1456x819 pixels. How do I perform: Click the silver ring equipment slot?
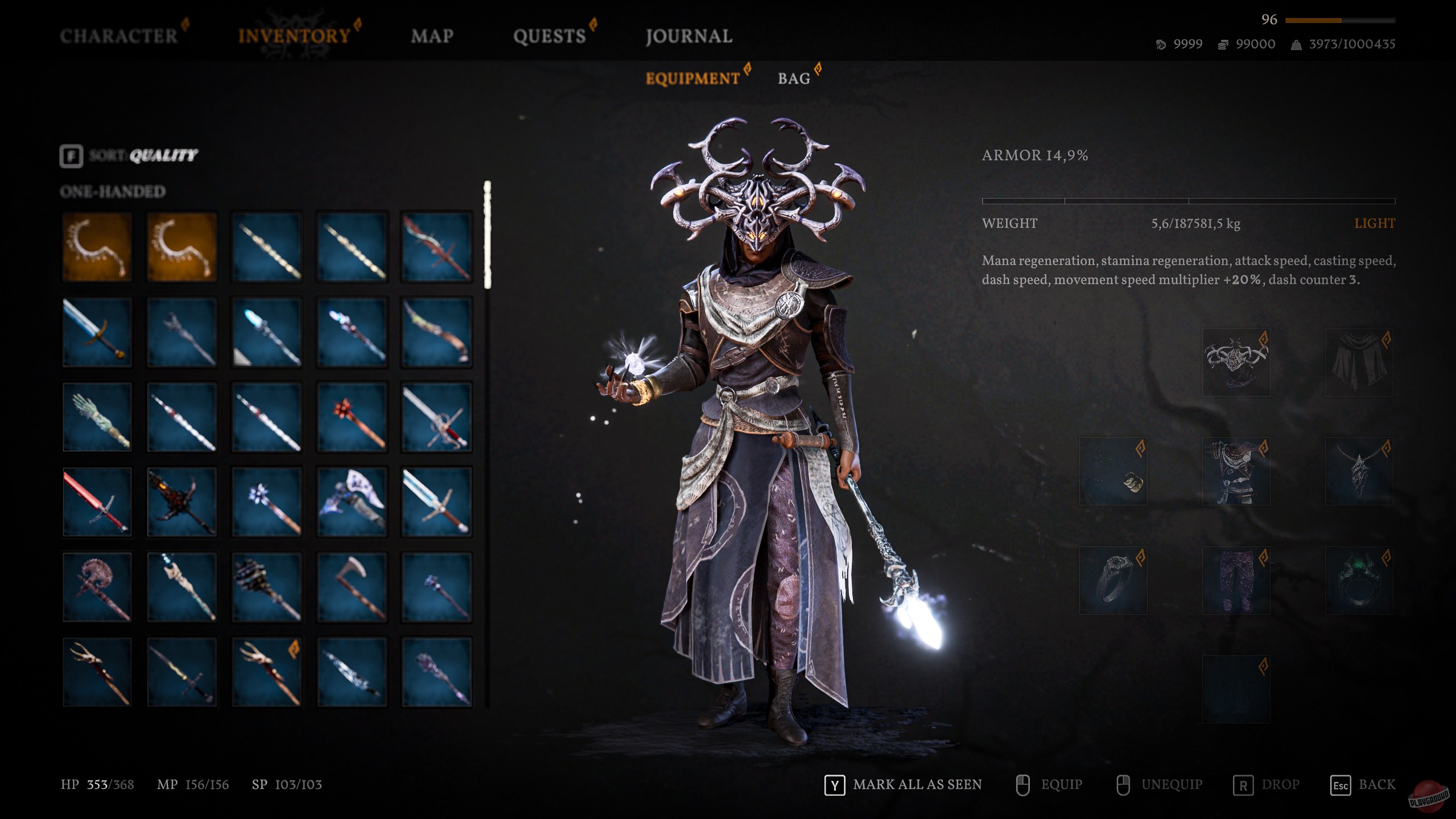tap(1114, 581)
